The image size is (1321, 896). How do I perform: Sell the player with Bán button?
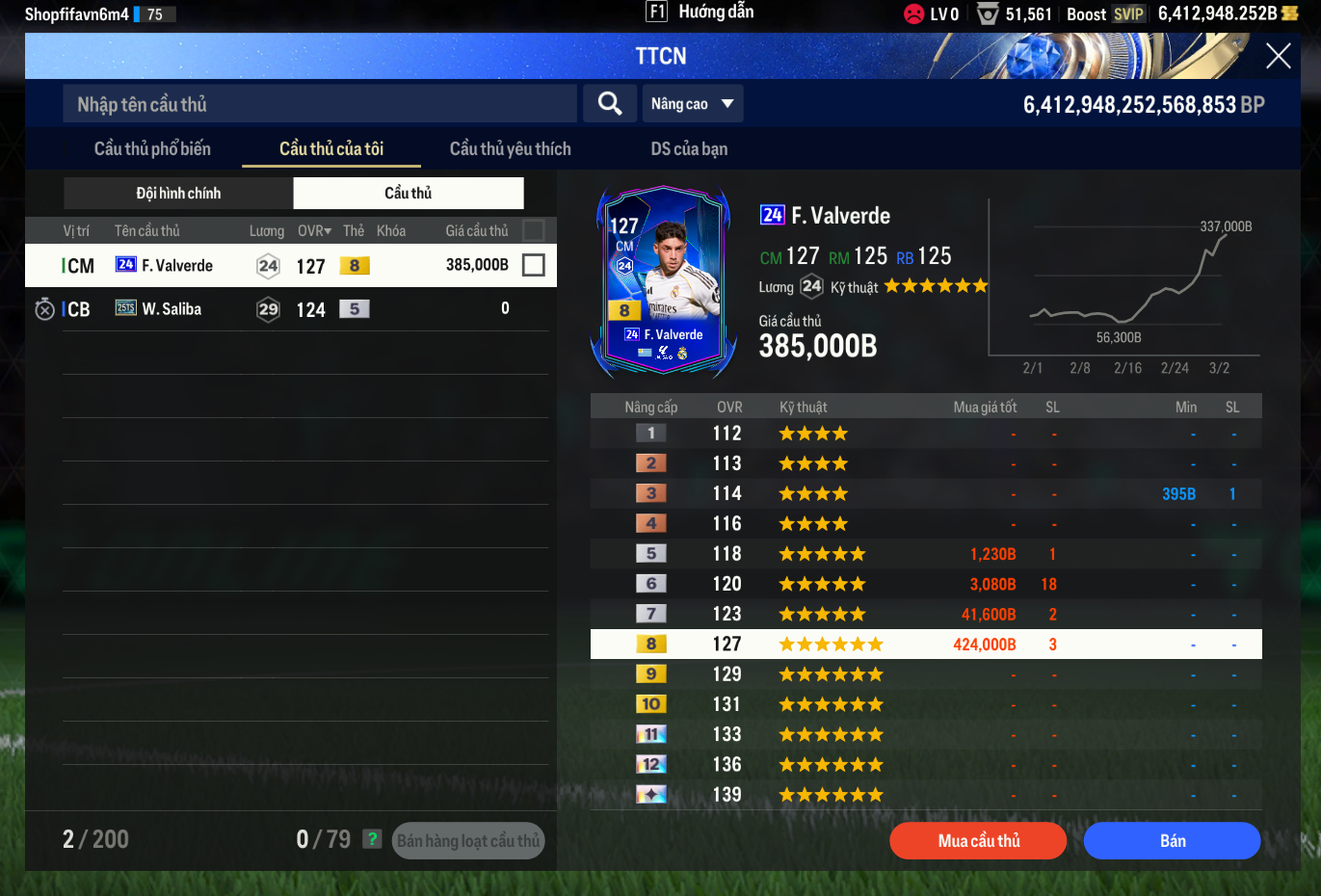click(x=1172, y=840)
